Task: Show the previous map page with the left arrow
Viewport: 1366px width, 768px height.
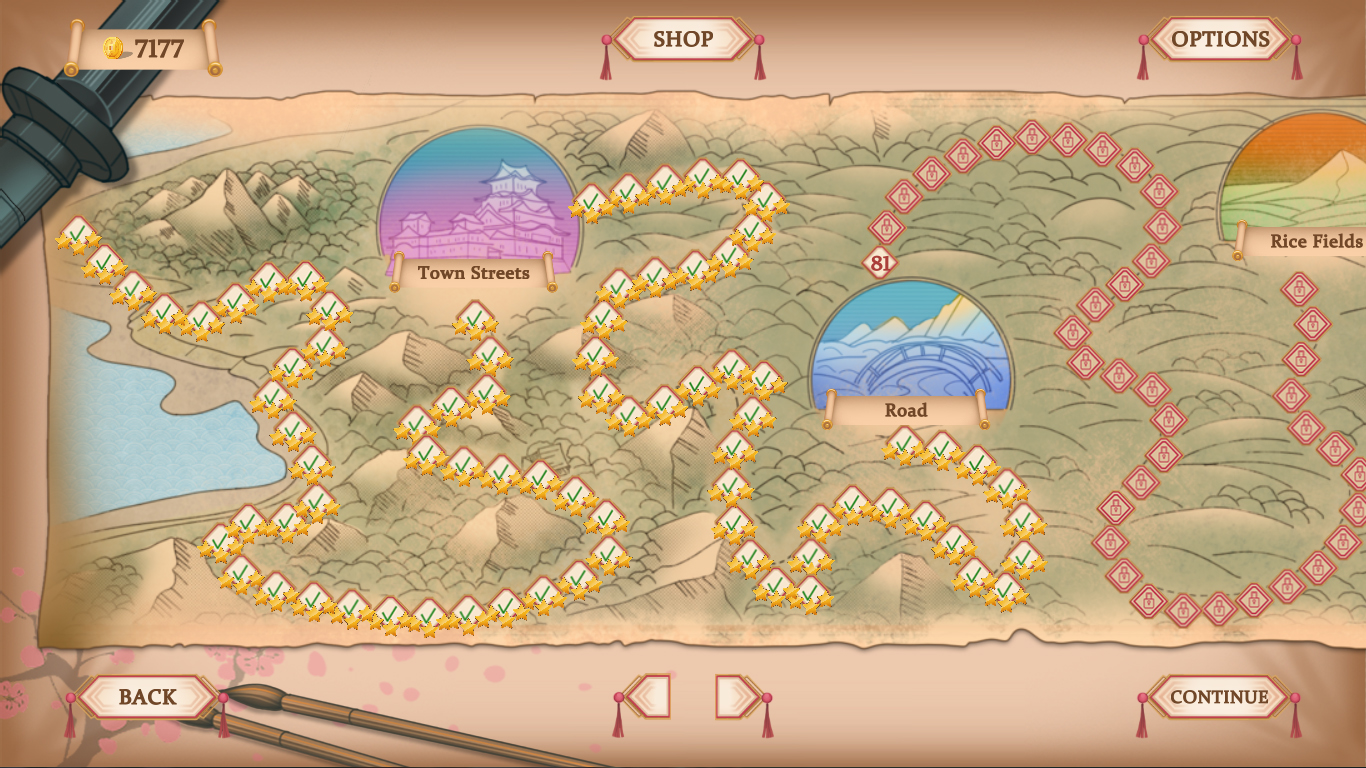Action: [650, 697]
